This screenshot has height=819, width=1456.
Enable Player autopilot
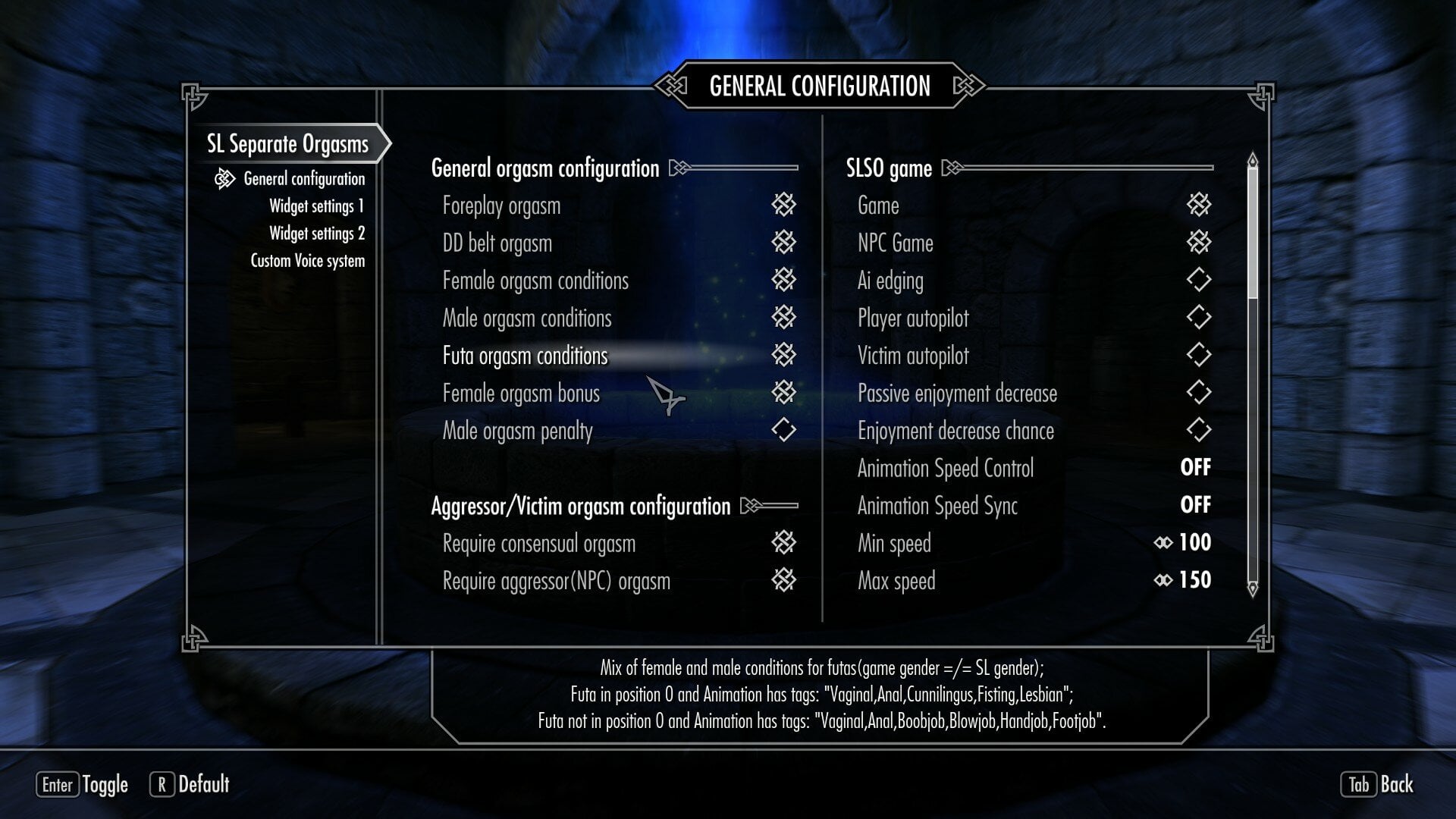(x=1198, y=318)
